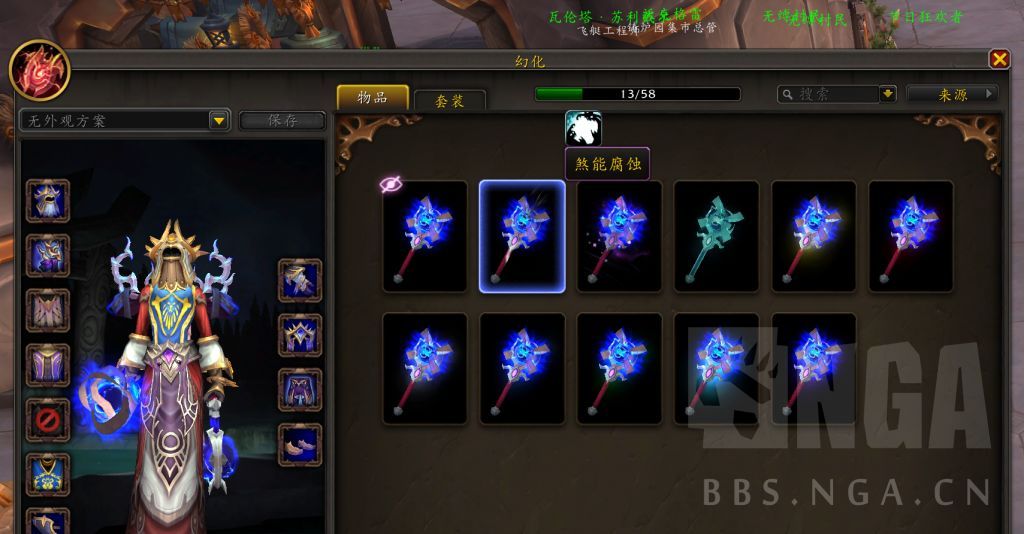Close the transmogrification (幻化) window
This screenshot has height=534, width=1024.
(998, 60)
